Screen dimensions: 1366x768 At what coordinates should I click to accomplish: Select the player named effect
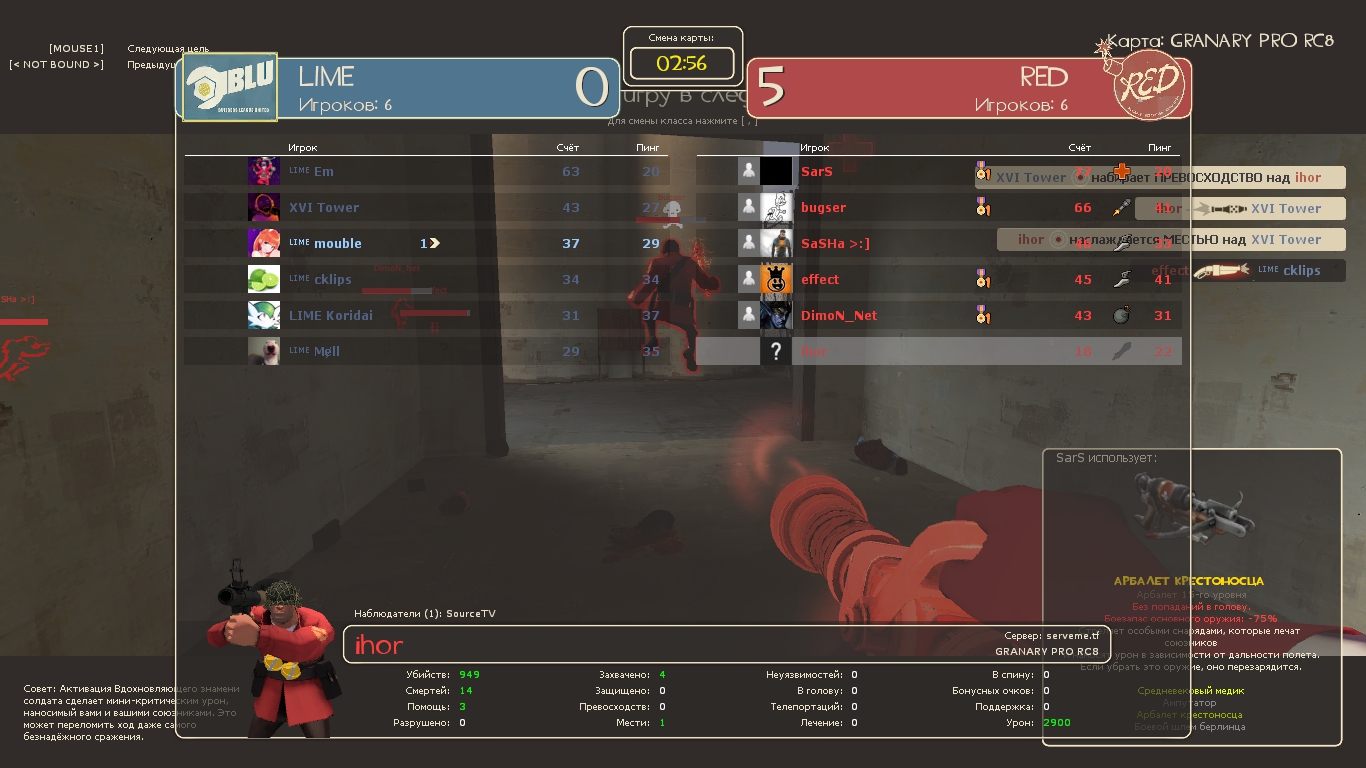point(820,279)
